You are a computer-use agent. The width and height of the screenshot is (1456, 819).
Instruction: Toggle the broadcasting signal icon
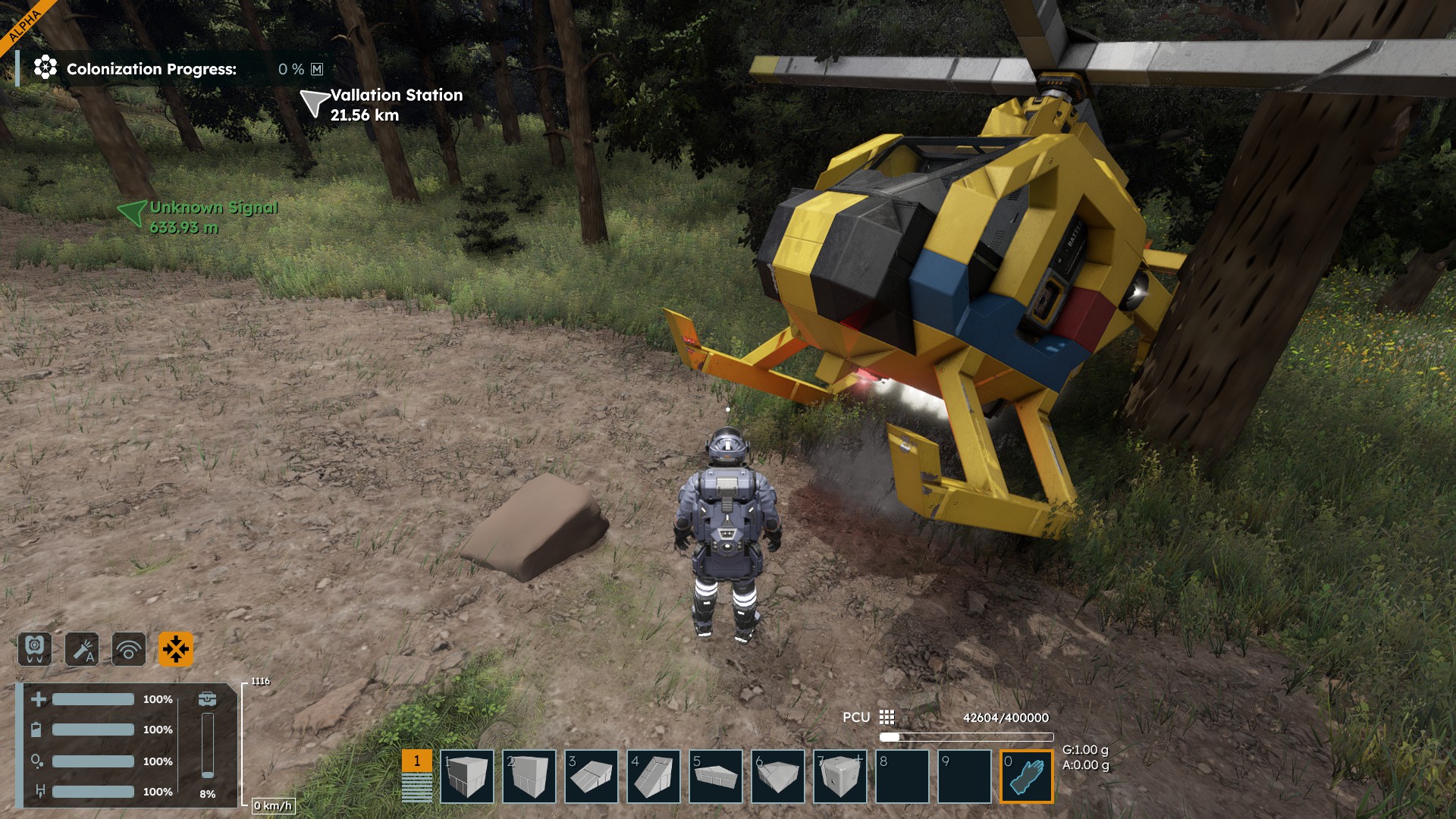point(129,649)
